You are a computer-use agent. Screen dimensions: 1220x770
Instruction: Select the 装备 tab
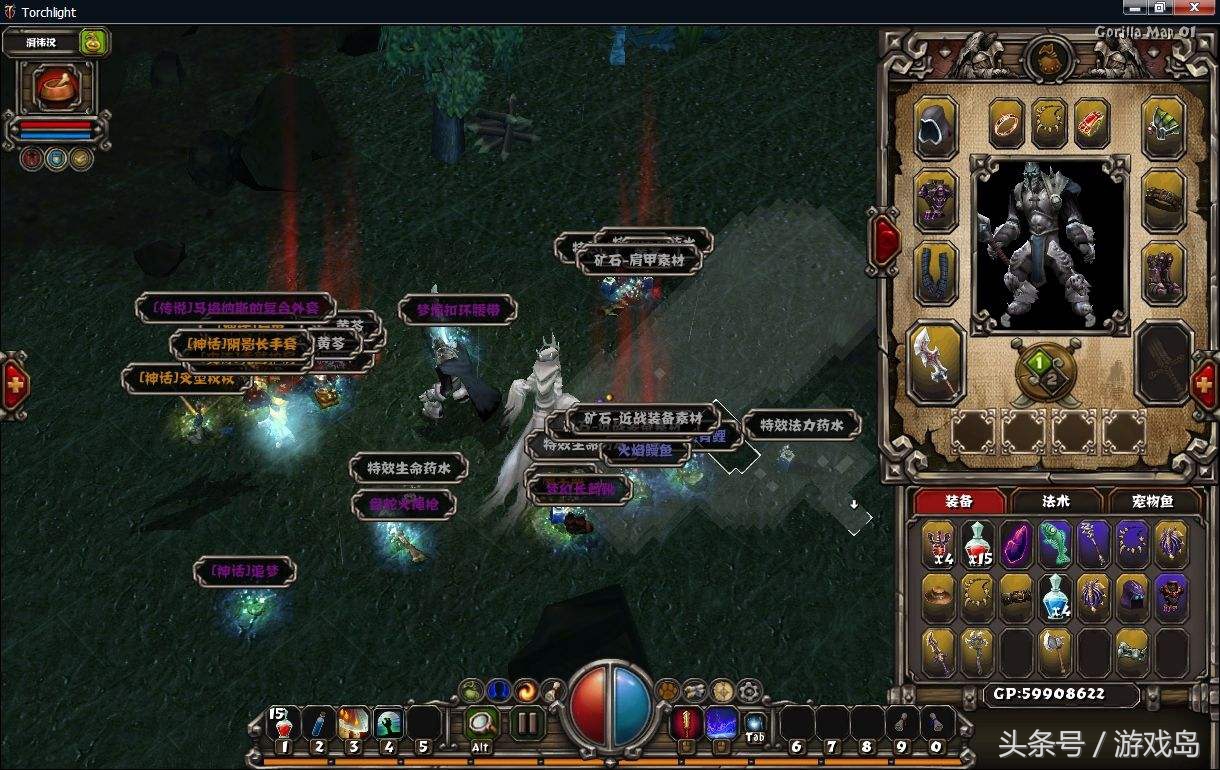tap(959, 501)
